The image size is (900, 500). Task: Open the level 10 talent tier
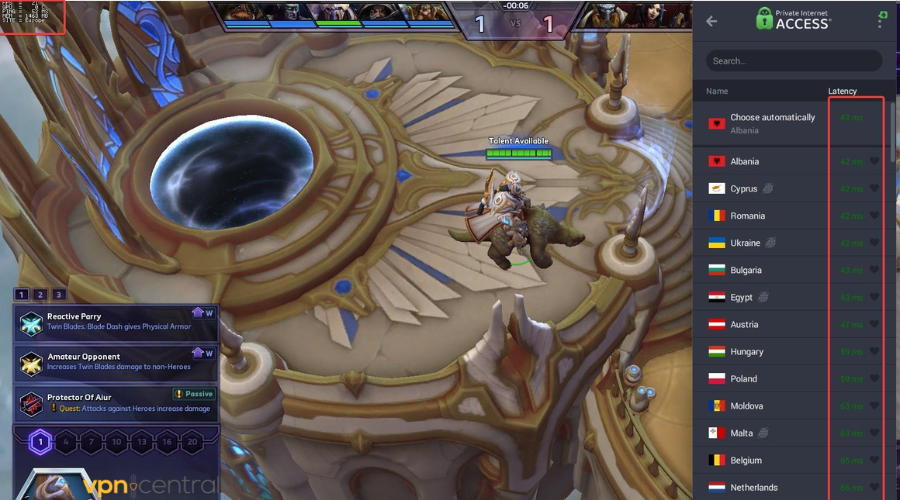point(117,441)
